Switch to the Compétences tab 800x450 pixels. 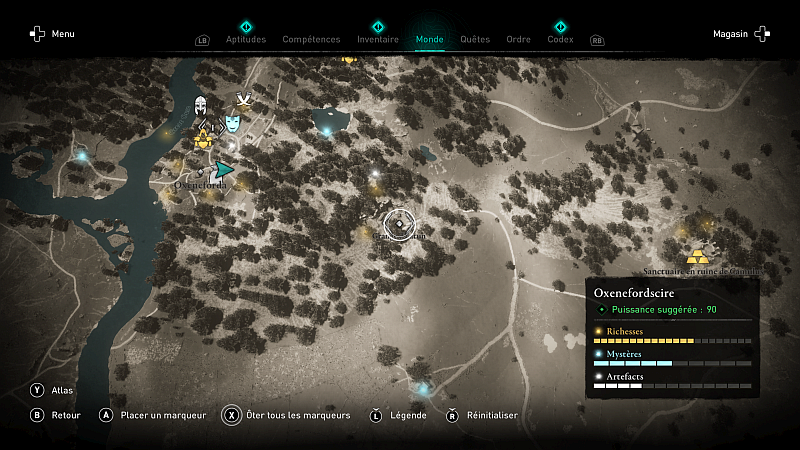311,40
